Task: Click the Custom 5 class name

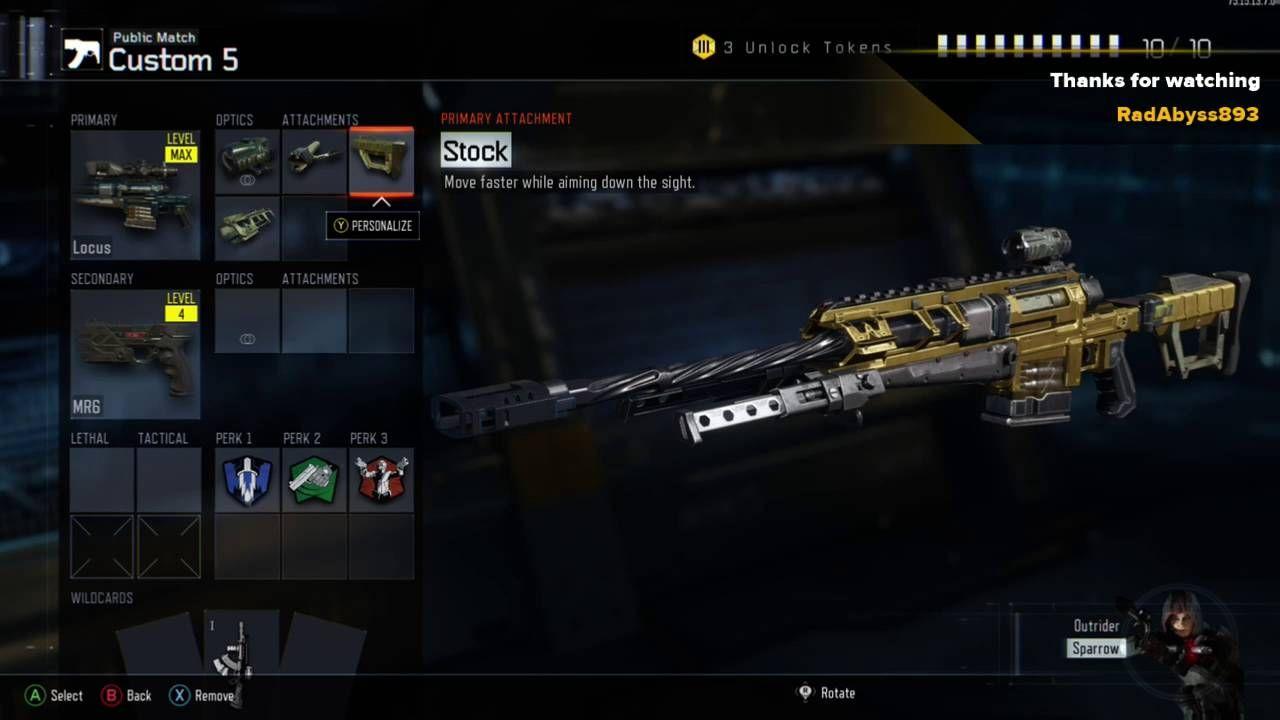Action: [x=173, y=60]
